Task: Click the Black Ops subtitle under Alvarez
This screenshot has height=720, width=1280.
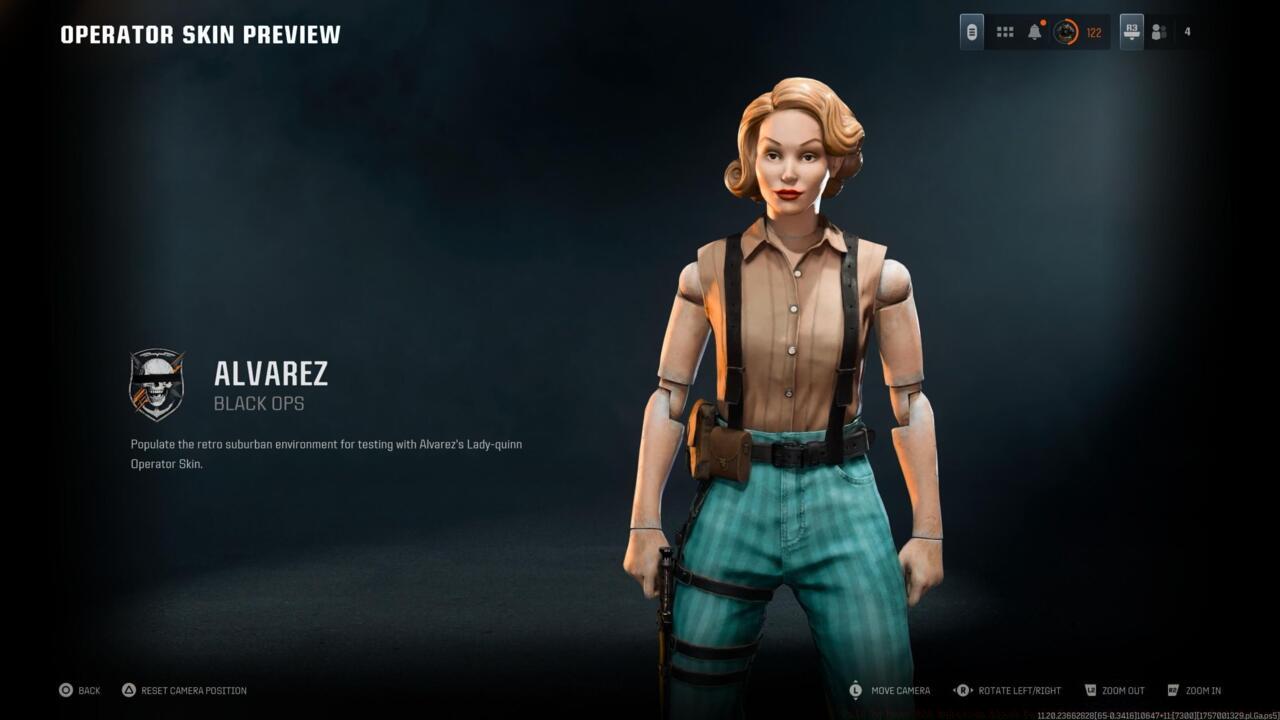Action: [260, 404]
